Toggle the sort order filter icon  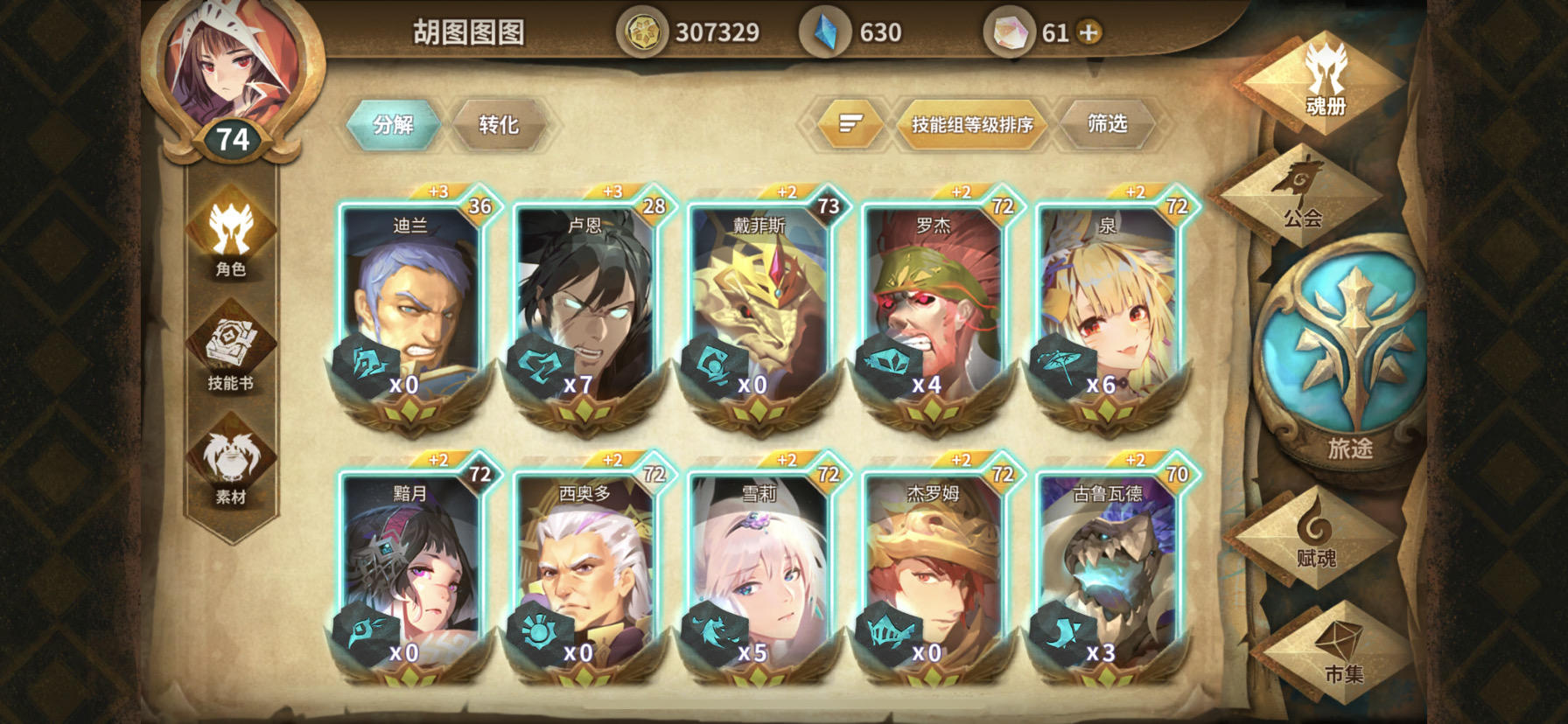(847, 123)
